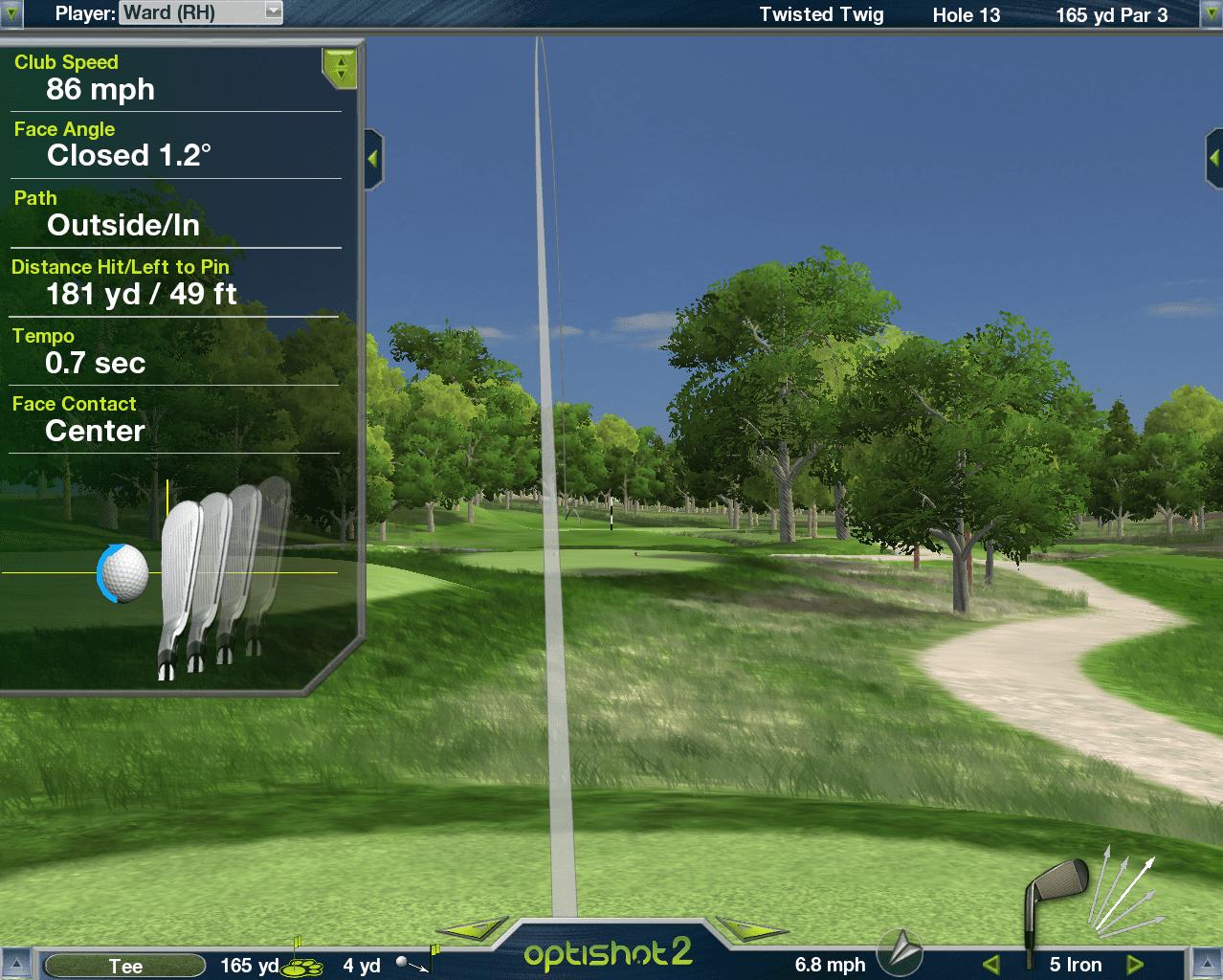This screenshot has width=1223, height=980.
Task: Select the previous club with left arrow
Action: (991, 964)
